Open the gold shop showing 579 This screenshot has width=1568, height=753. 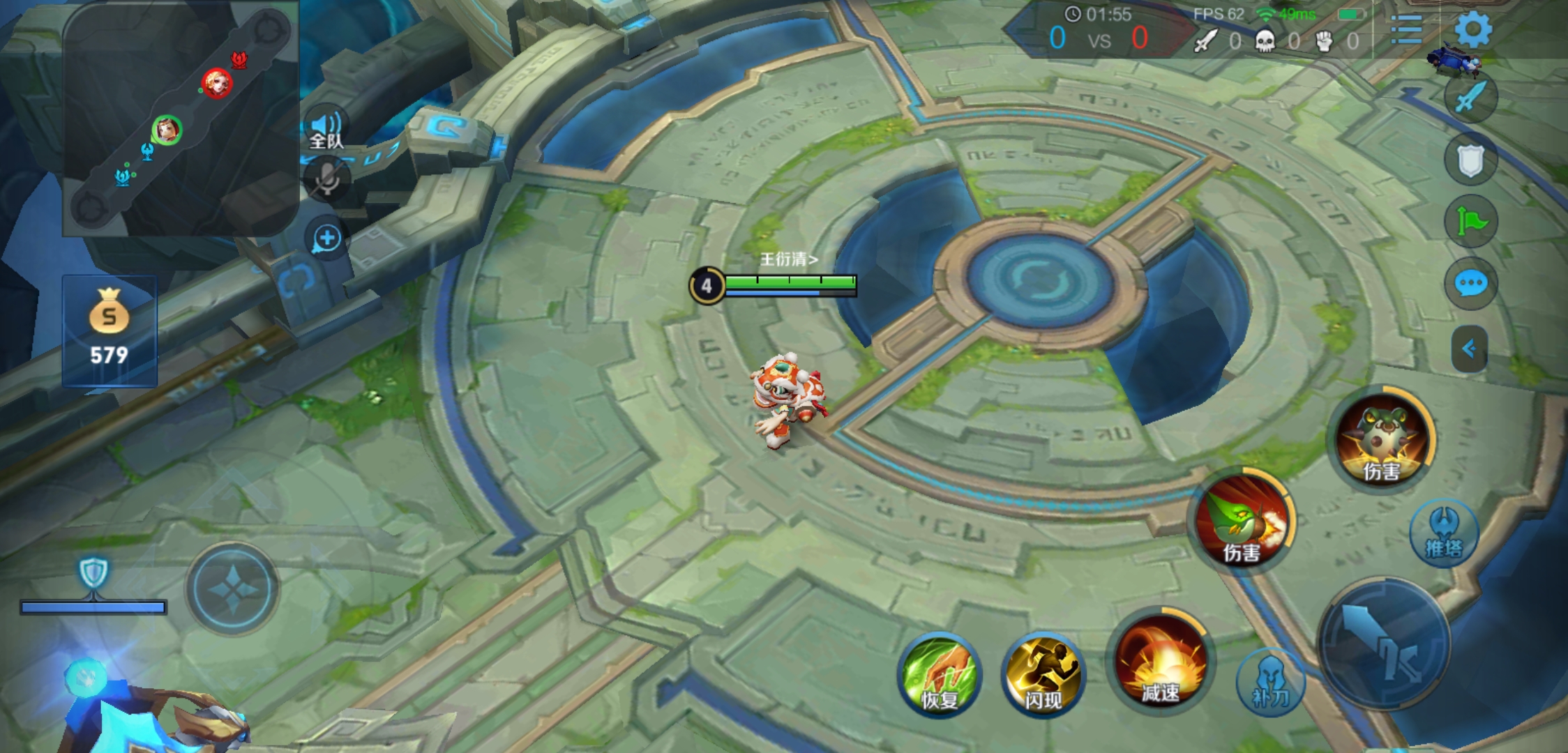(x=110, y=330)
